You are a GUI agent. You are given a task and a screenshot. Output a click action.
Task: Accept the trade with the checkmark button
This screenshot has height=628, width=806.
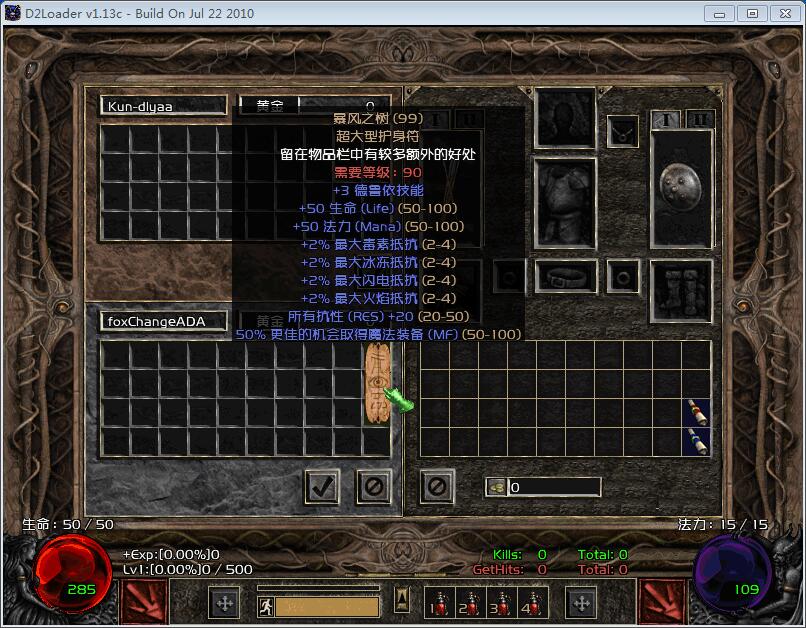tap(321, 487)
